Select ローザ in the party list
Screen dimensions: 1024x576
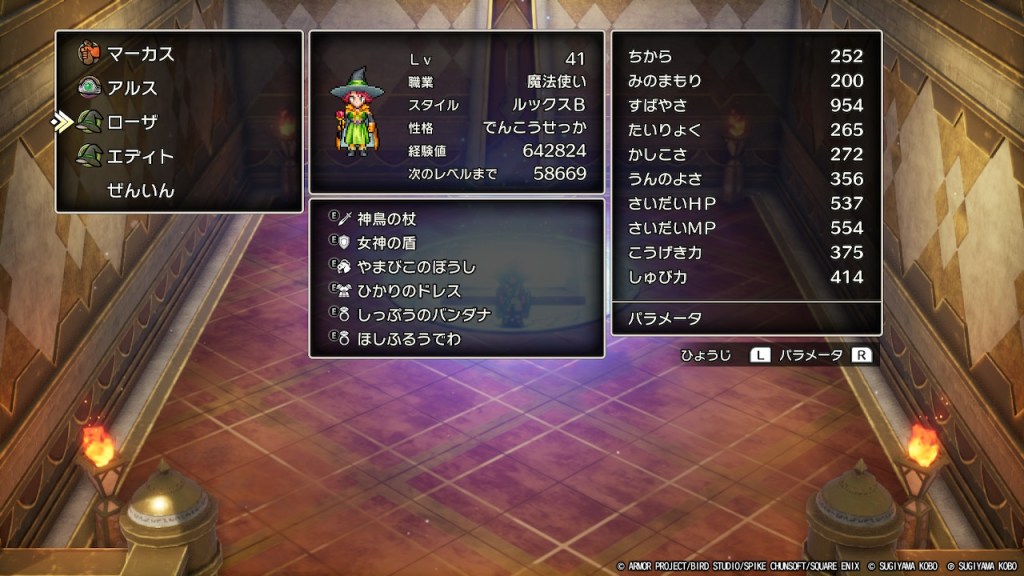pos(131,122)
